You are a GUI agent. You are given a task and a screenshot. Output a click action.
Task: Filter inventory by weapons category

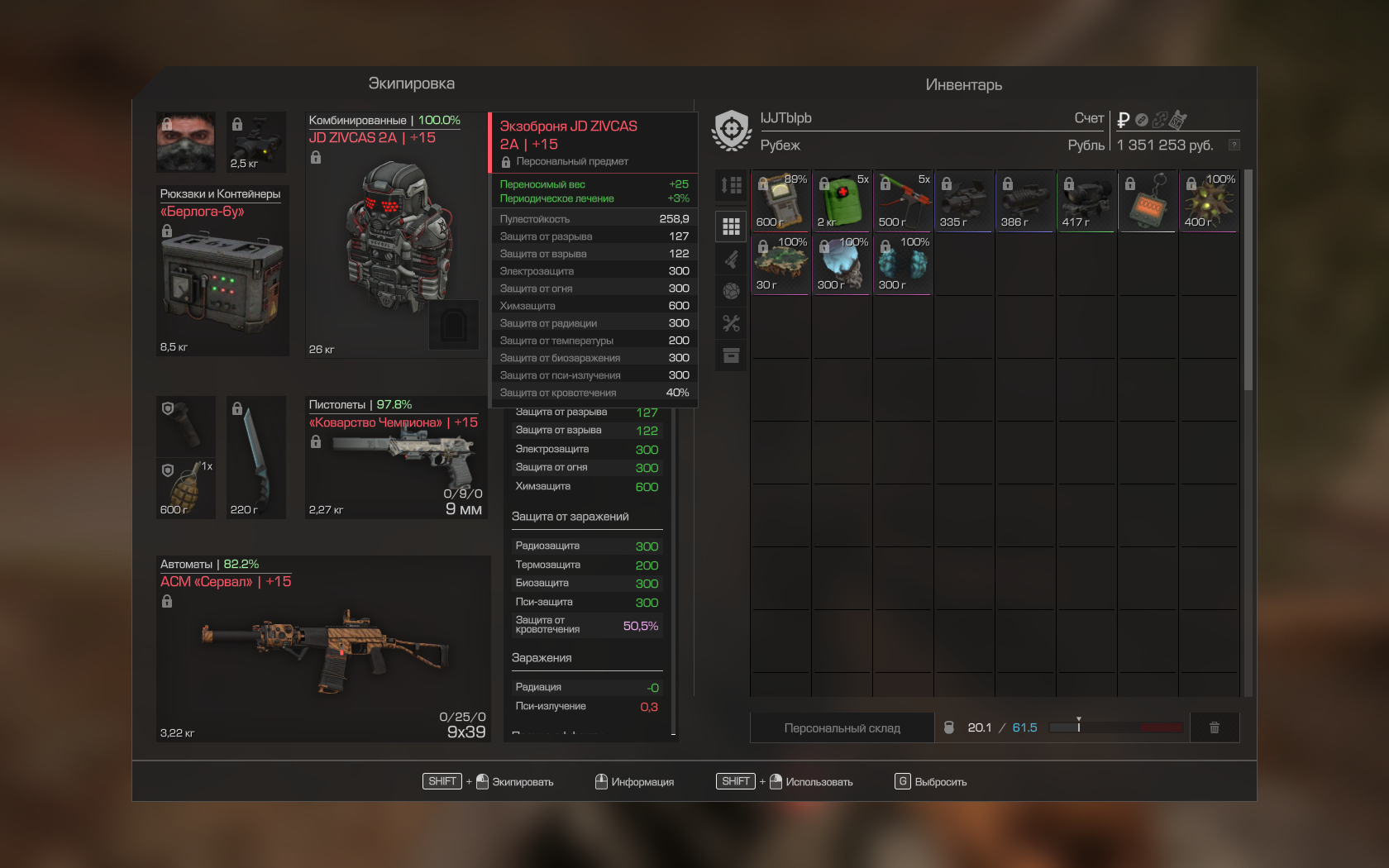pos(731,259)
